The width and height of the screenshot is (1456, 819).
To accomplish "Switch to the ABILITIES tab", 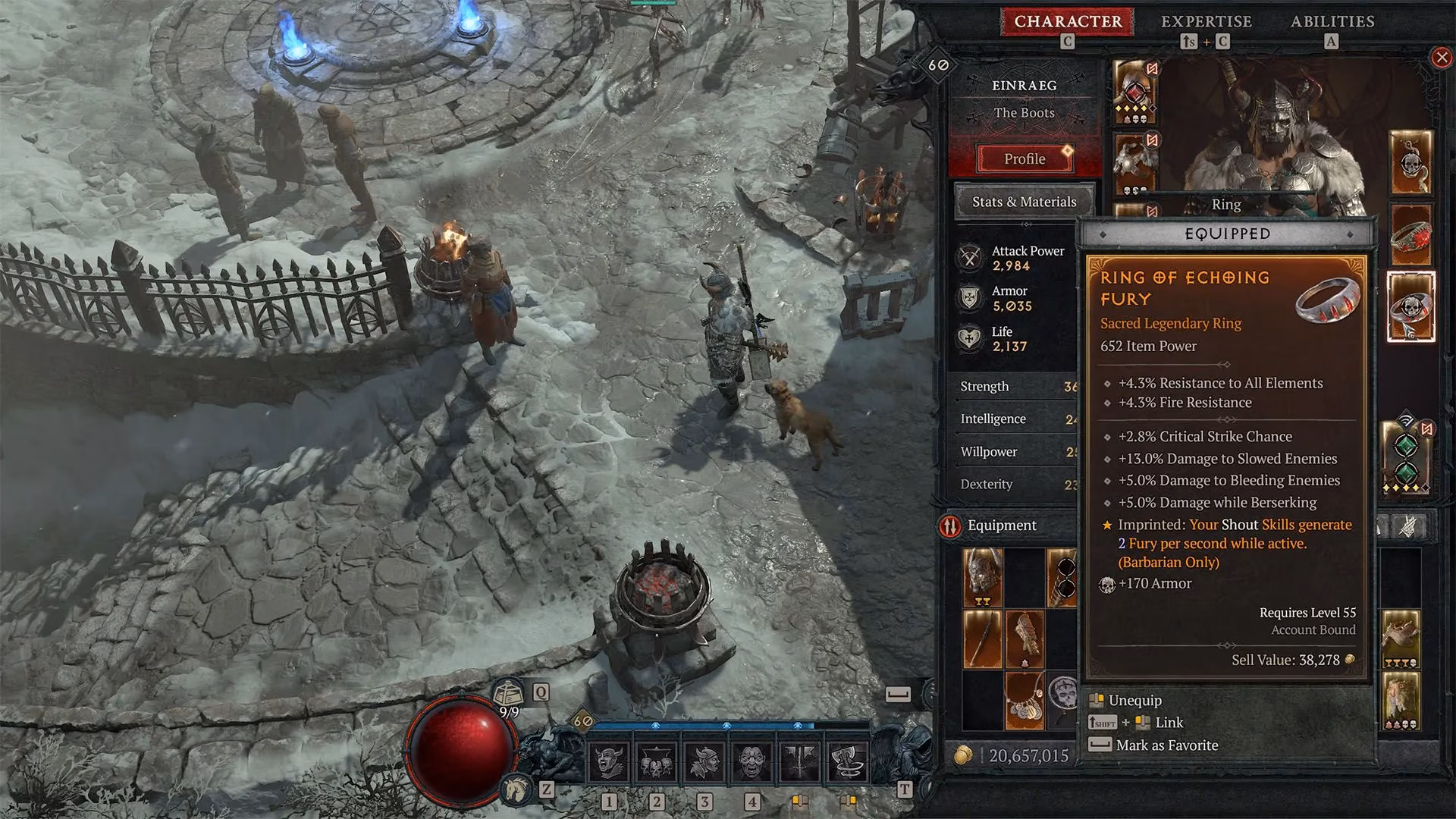I will coord(1332,21).
